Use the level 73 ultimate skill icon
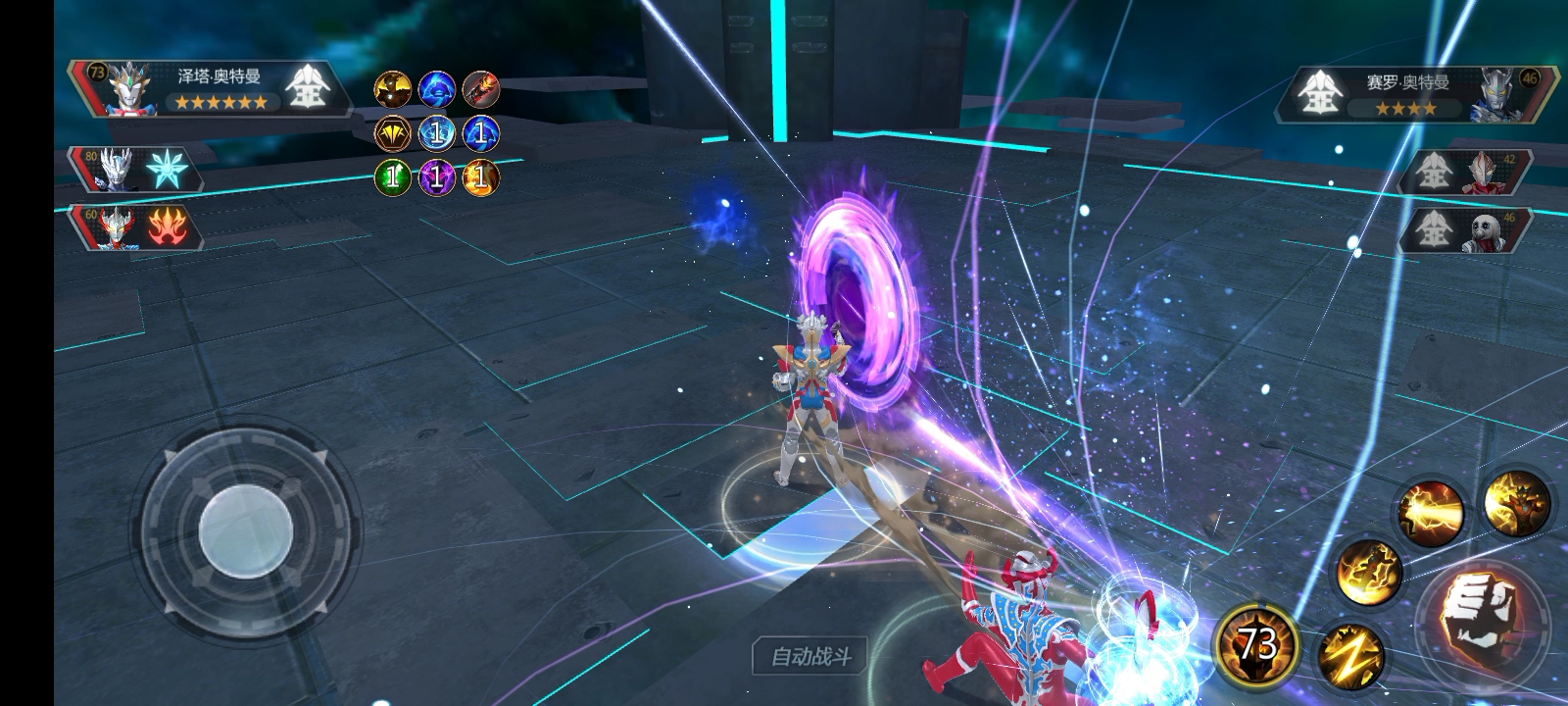 (1257, 645)
